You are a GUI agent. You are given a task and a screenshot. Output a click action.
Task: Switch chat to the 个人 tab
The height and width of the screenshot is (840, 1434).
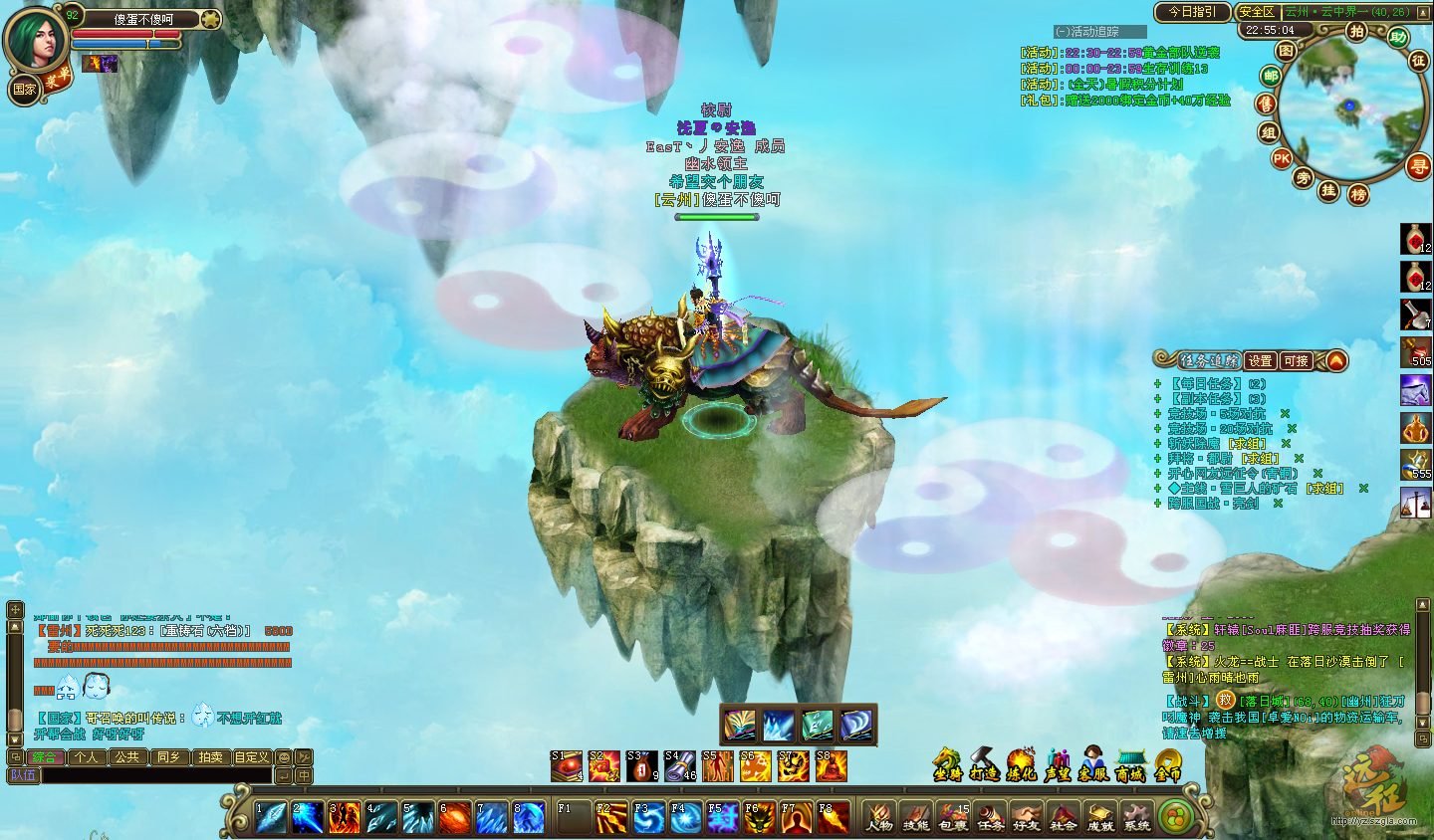click(87, 757)
